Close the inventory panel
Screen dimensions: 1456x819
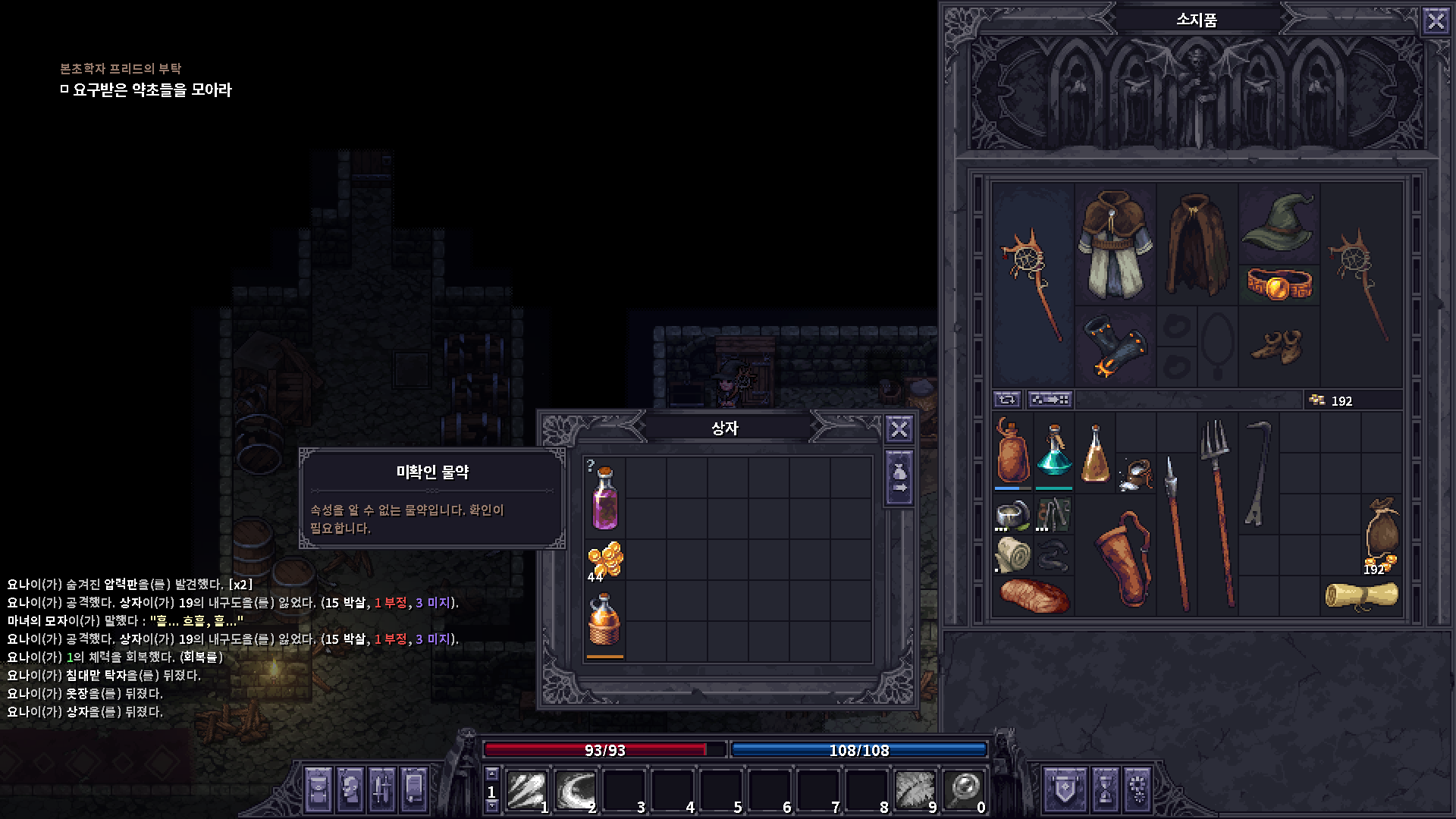1436,20
